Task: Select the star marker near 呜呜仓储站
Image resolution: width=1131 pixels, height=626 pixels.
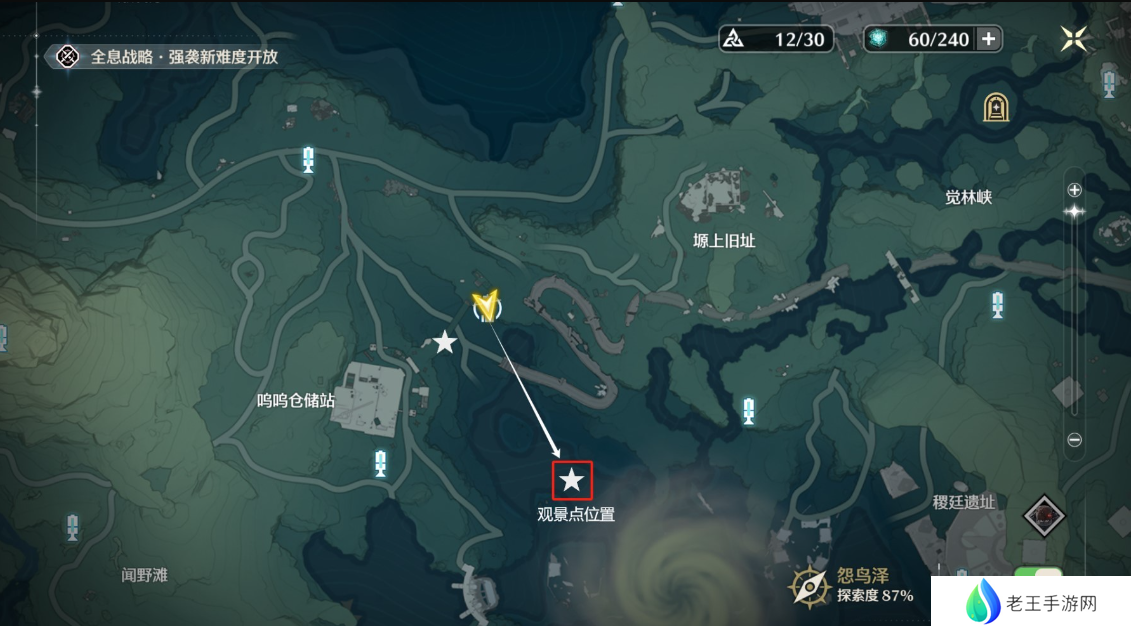Action: [x=445, y=343]
